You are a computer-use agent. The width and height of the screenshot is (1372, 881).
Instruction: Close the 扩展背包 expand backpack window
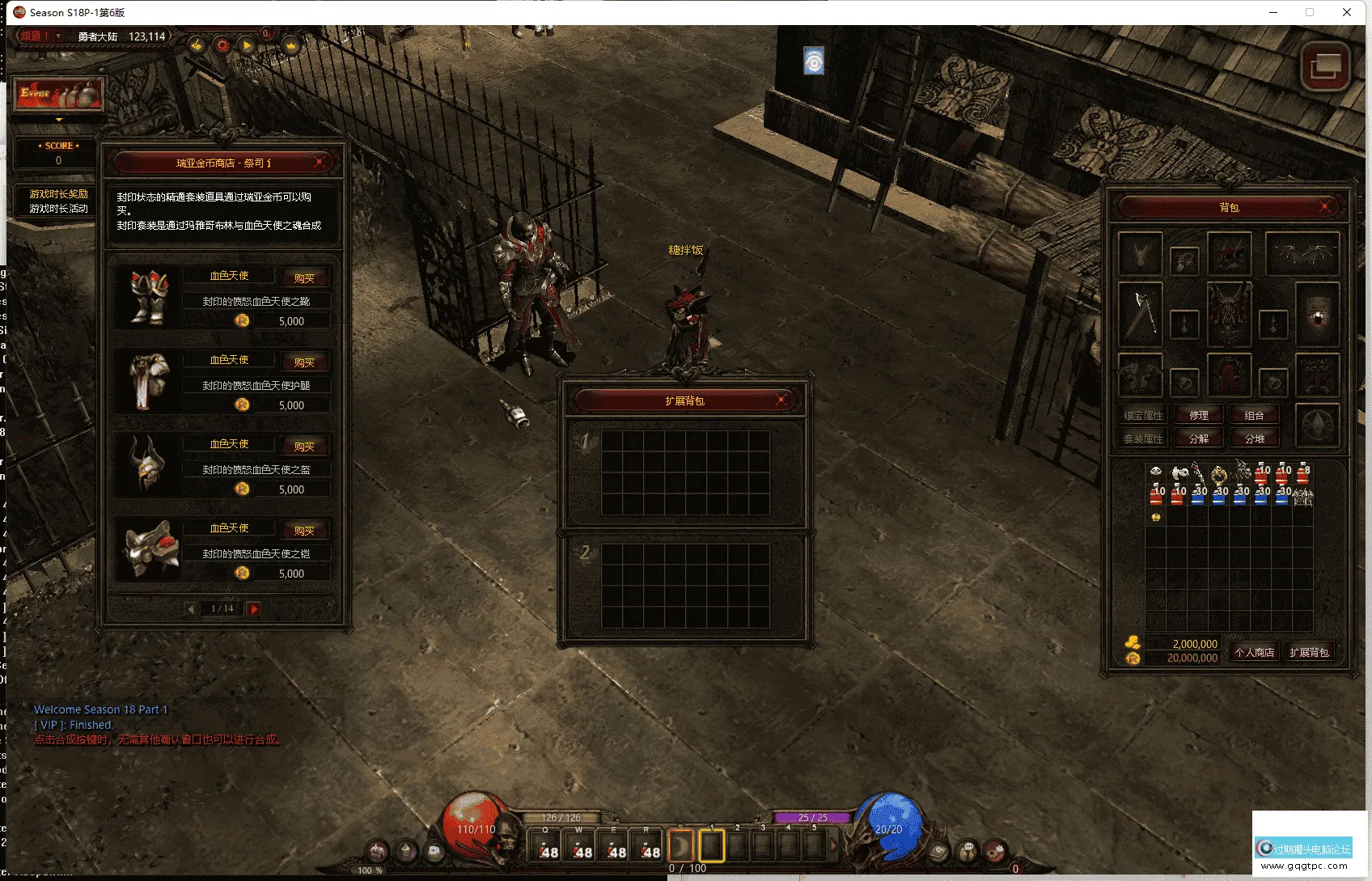pyautogui.click(x=782, y=399)
